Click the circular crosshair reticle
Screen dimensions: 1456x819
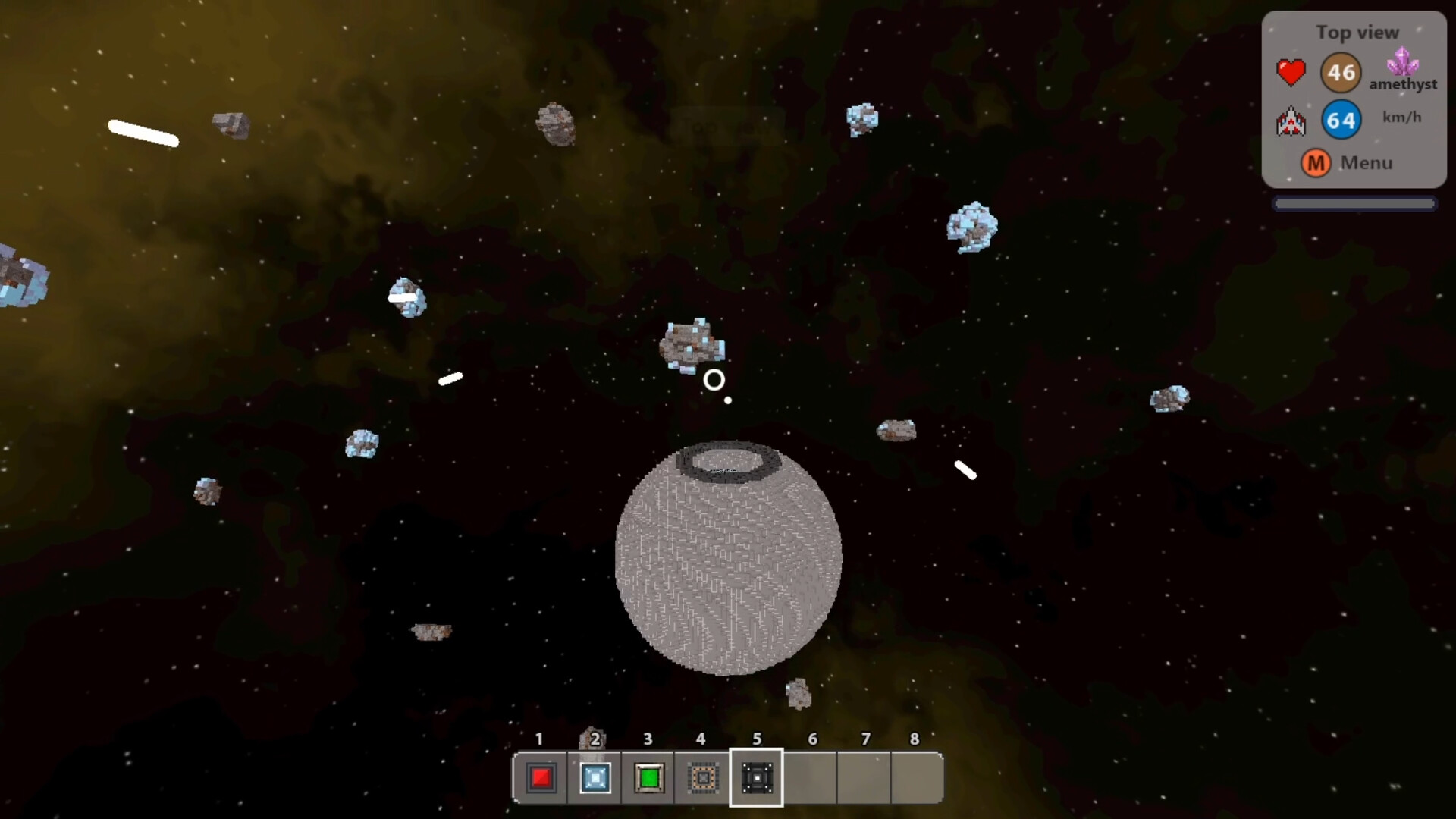tap(714, 380)
